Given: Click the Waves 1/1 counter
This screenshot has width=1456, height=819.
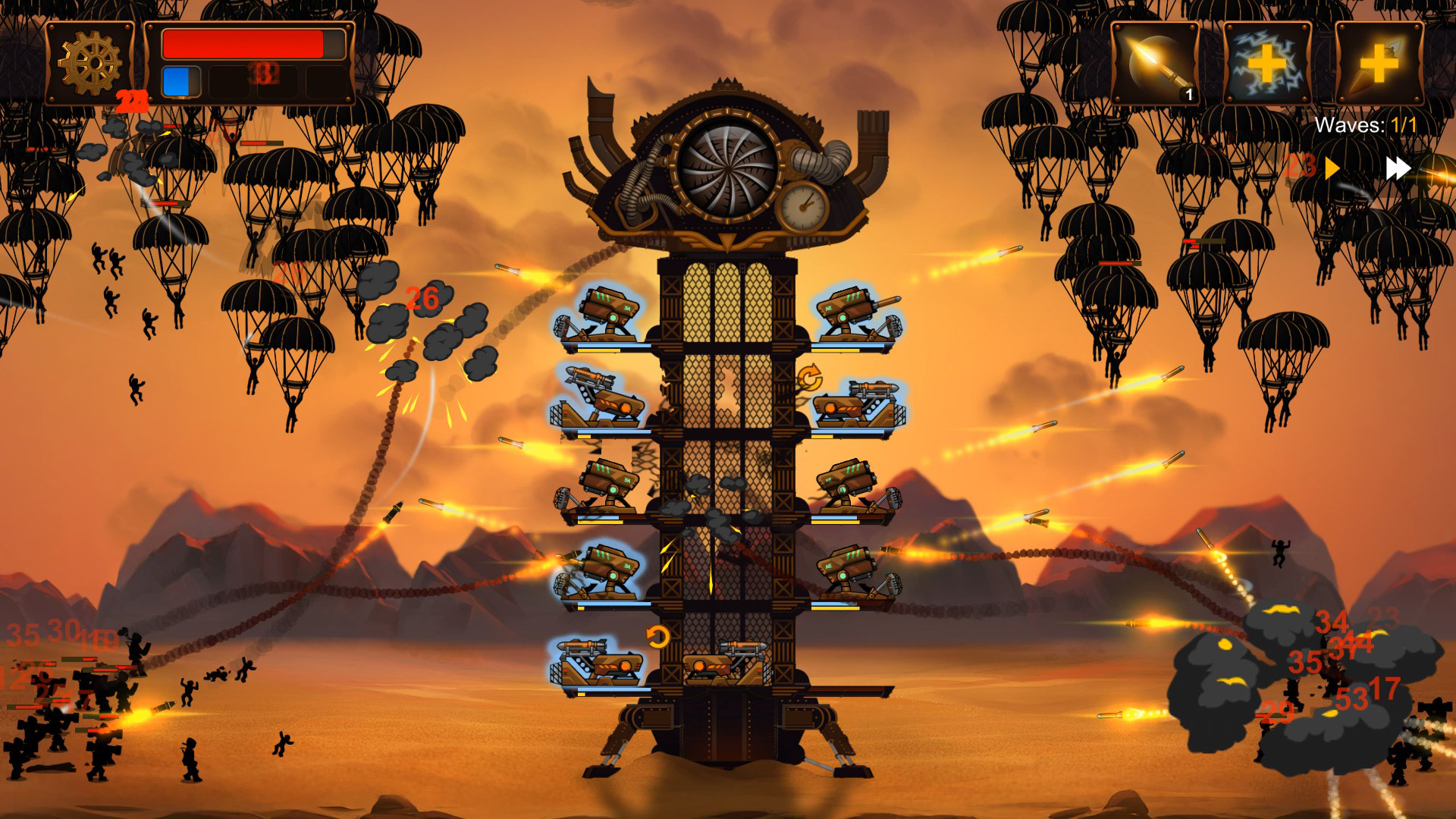Looking at the screenshot, I should click(x=1365, y=123).
